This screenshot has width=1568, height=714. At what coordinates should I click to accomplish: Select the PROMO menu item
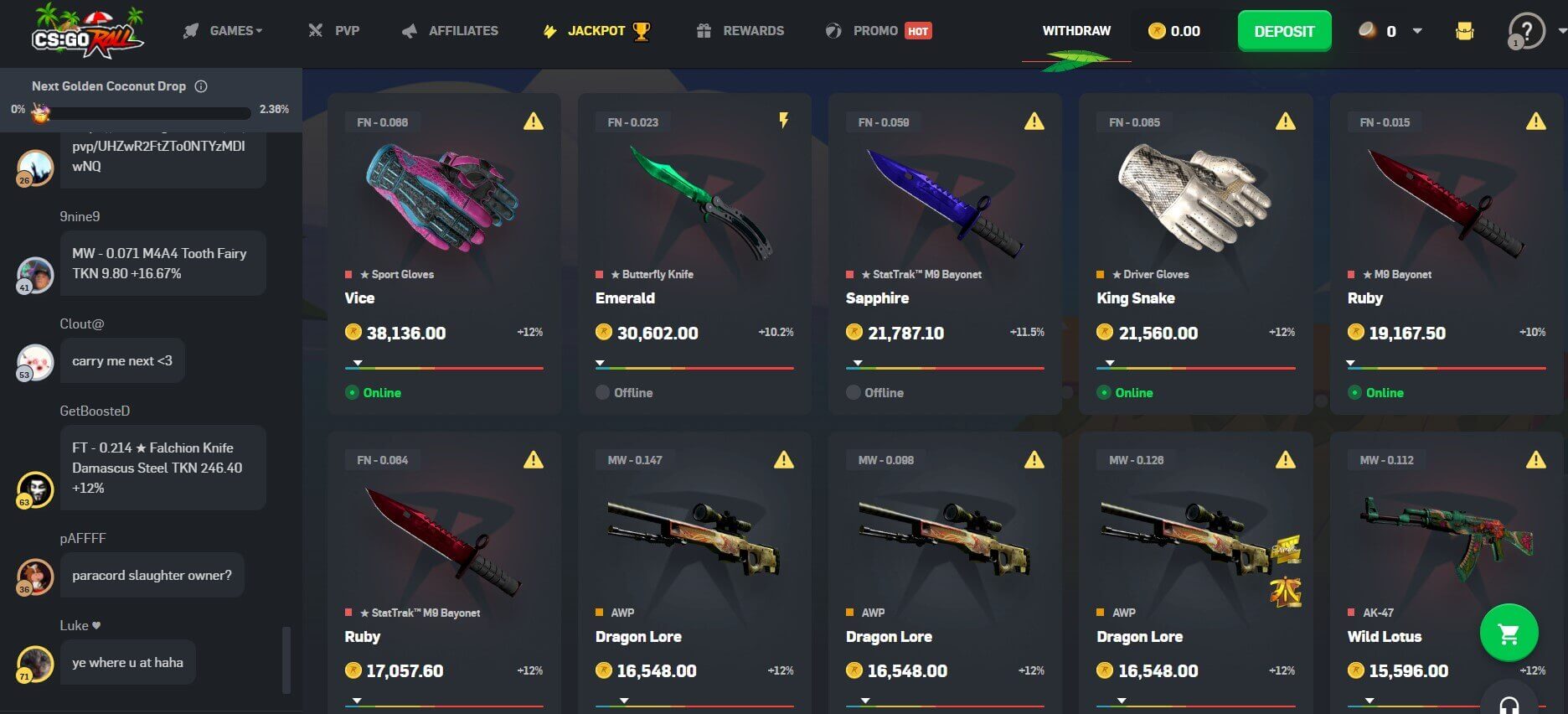click(877, 30)
